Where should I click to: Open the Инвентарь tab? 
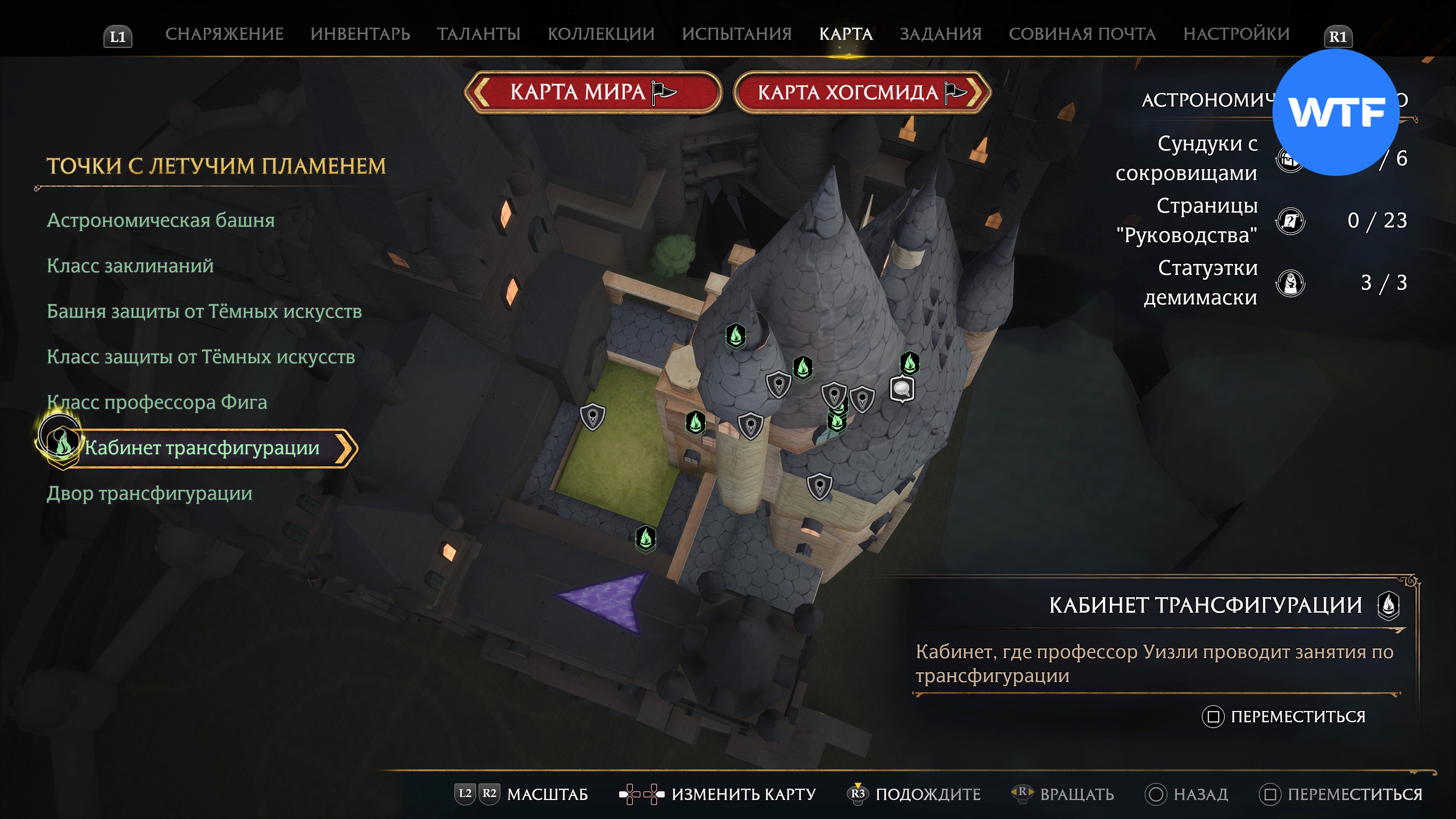[x=360, y=34]
